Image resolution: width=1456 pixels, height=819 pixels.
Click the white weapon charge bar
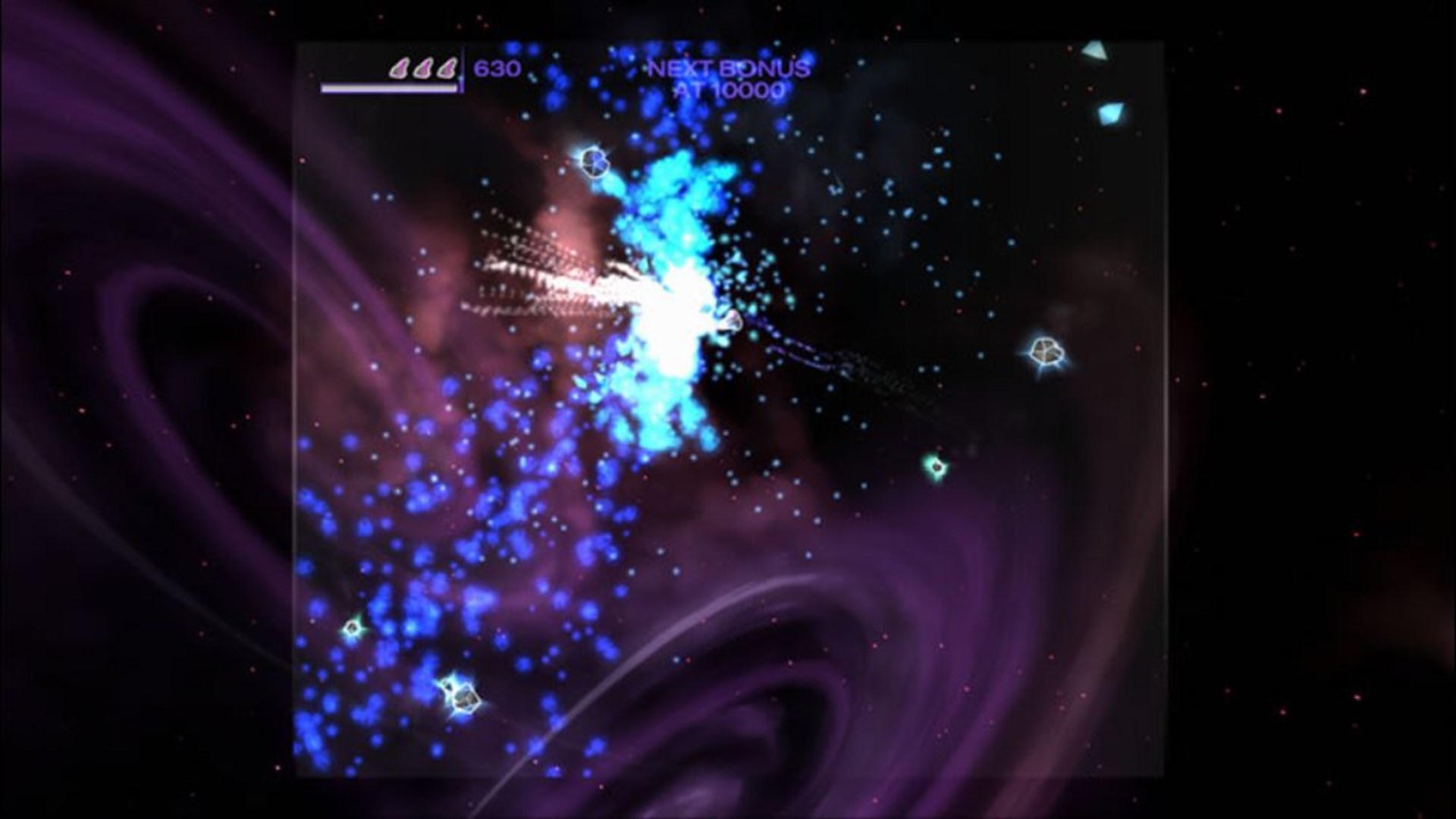pos(389,88)
